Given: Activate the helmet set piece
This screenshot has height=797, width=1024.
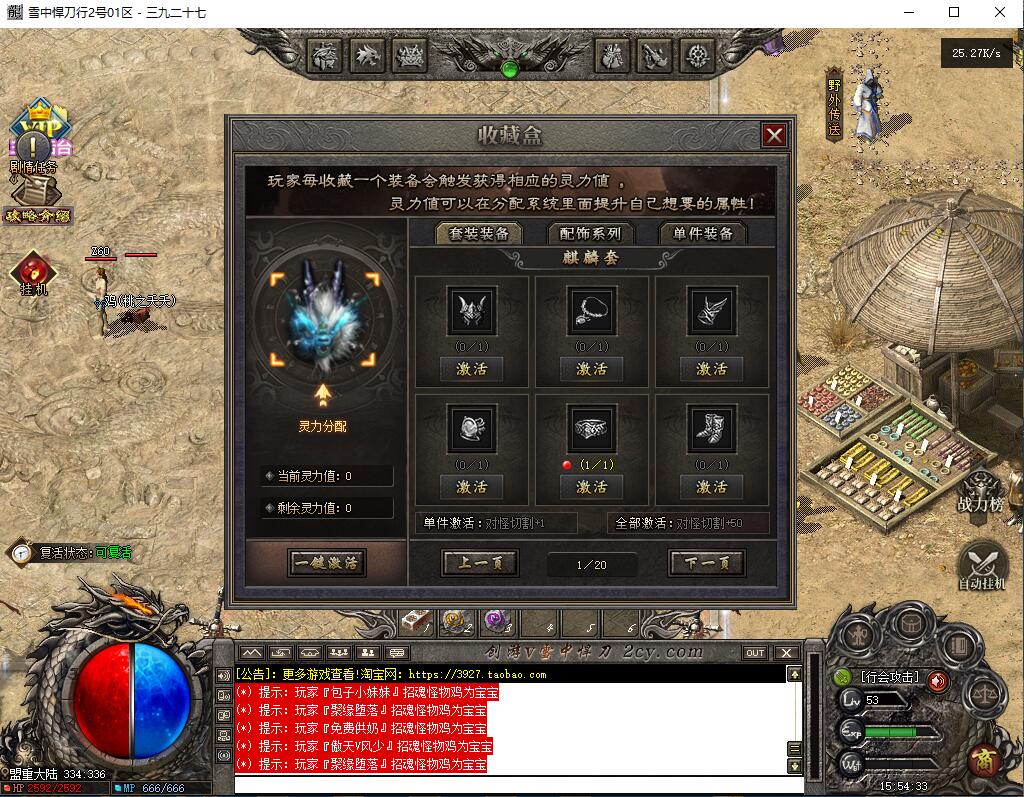Looking at the screenshot, I should [x=472, y=369].
